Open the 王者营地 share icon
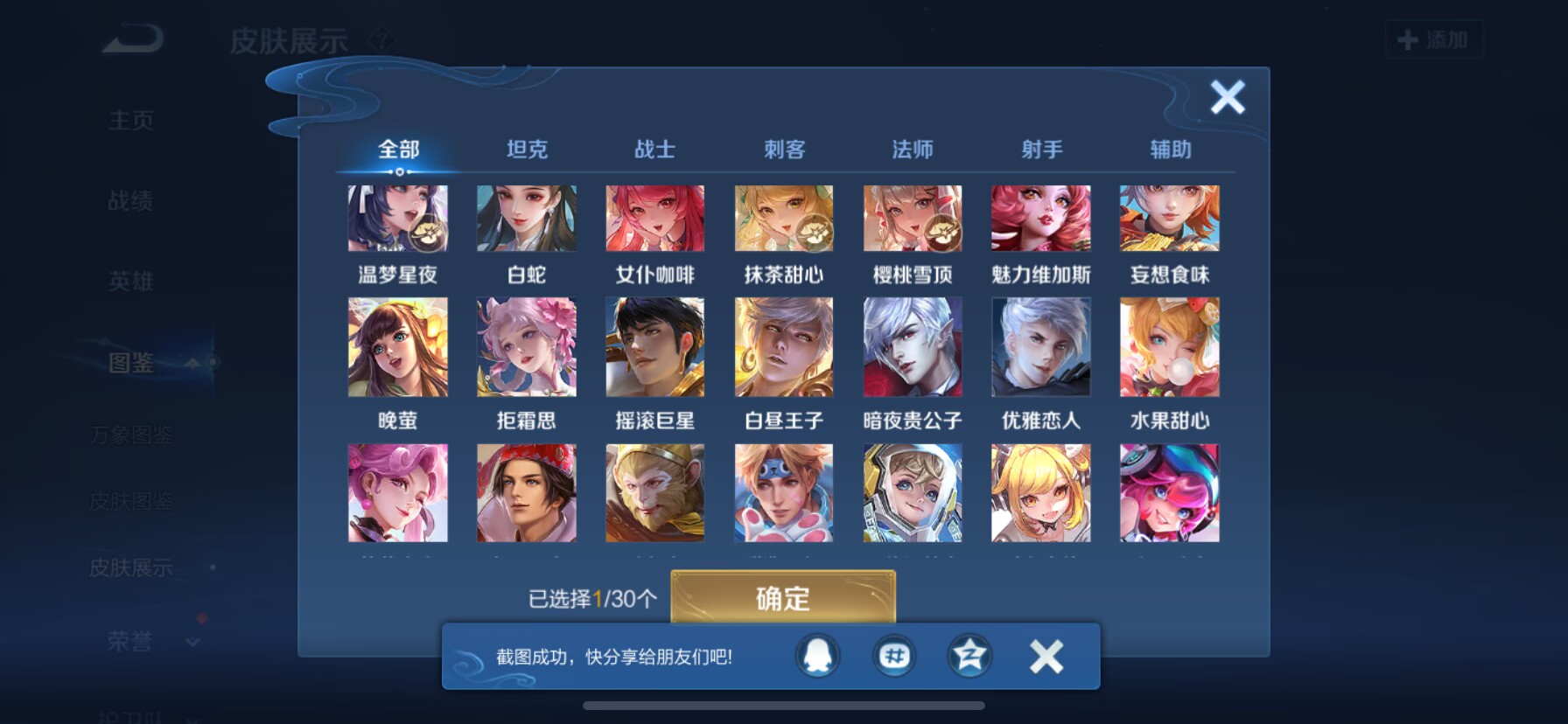 point(968,657)
